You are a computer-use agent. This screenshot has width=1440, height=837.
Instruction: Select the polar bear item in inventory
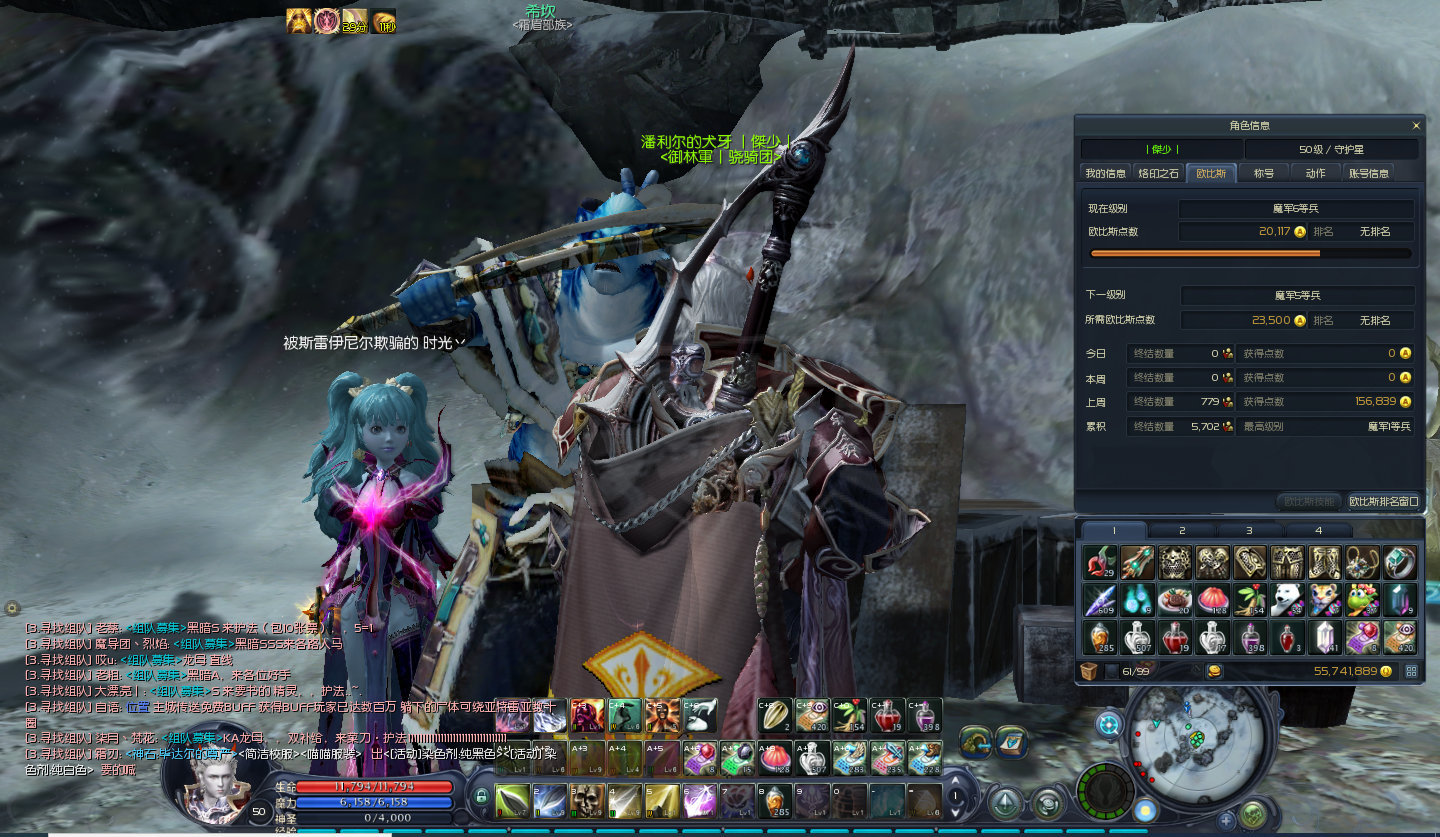(x=1287, y=600)
